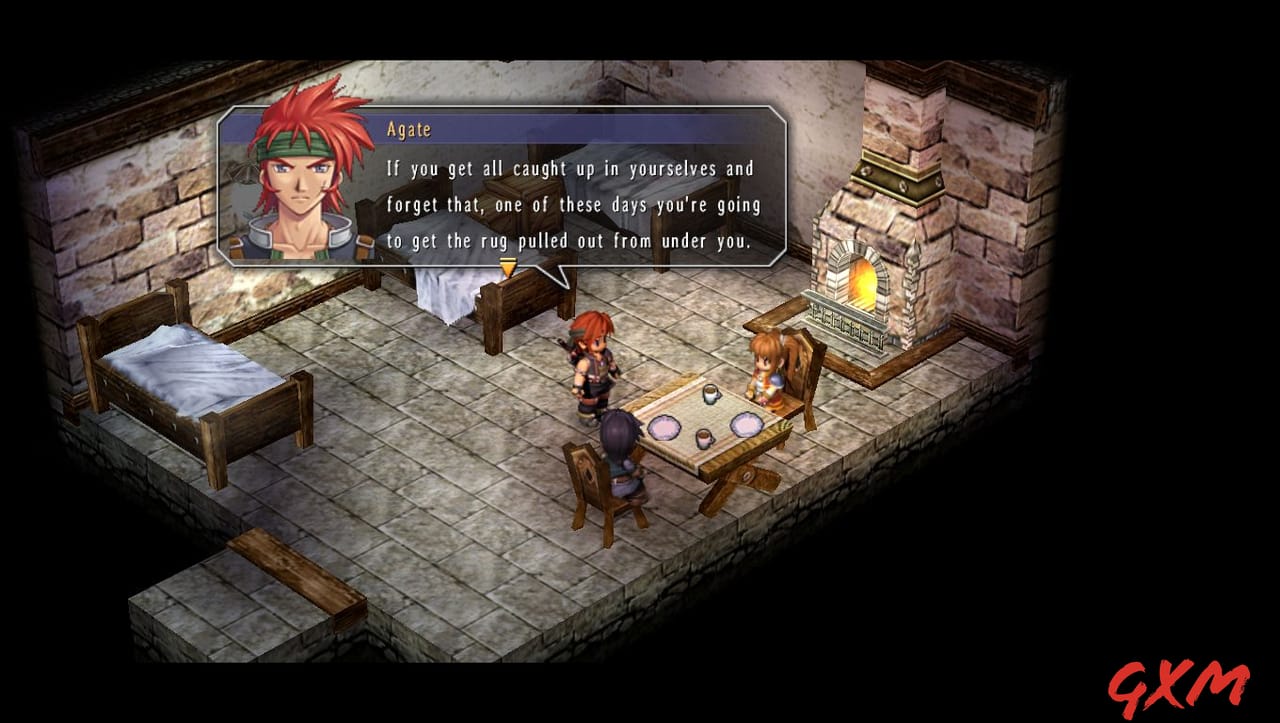Click the dialogue advance arrow indicator
Viewport: 1280px width, 723px height.
507,265
